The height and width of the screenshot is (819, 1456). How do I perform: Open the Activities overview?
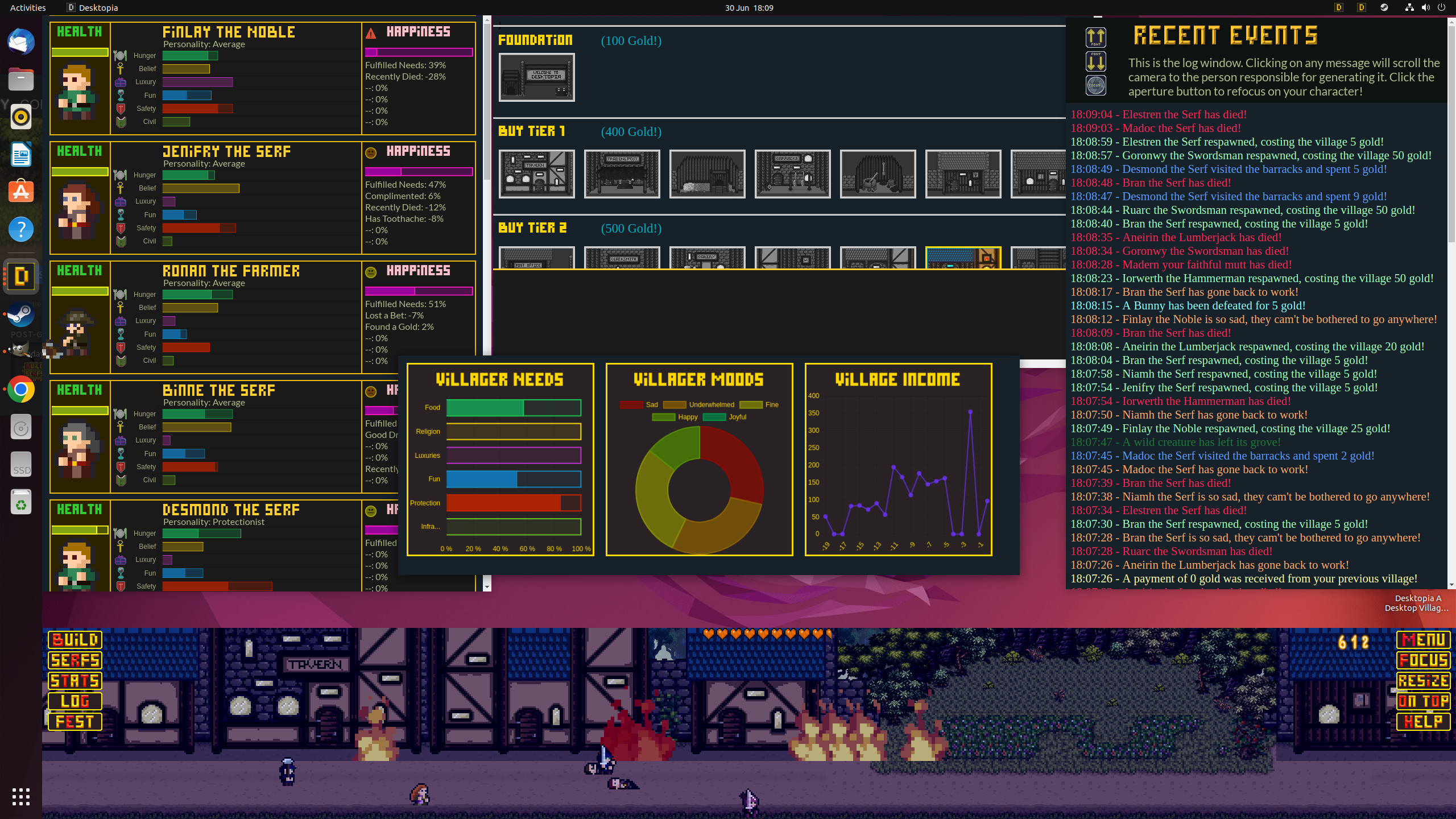(x=27, y=7)
